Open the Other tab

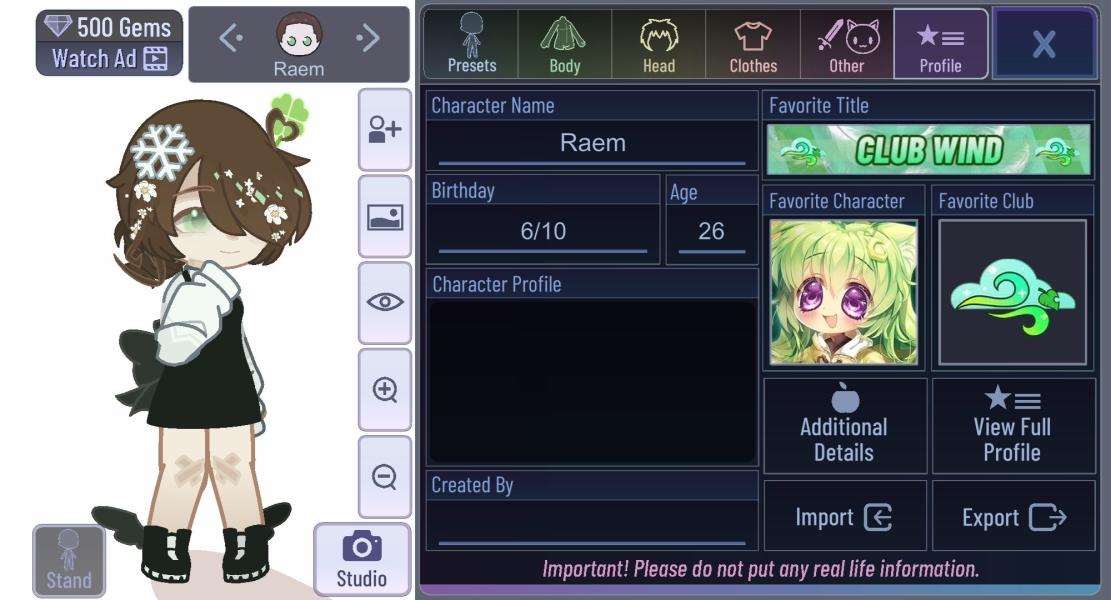(x=846, y=44)
